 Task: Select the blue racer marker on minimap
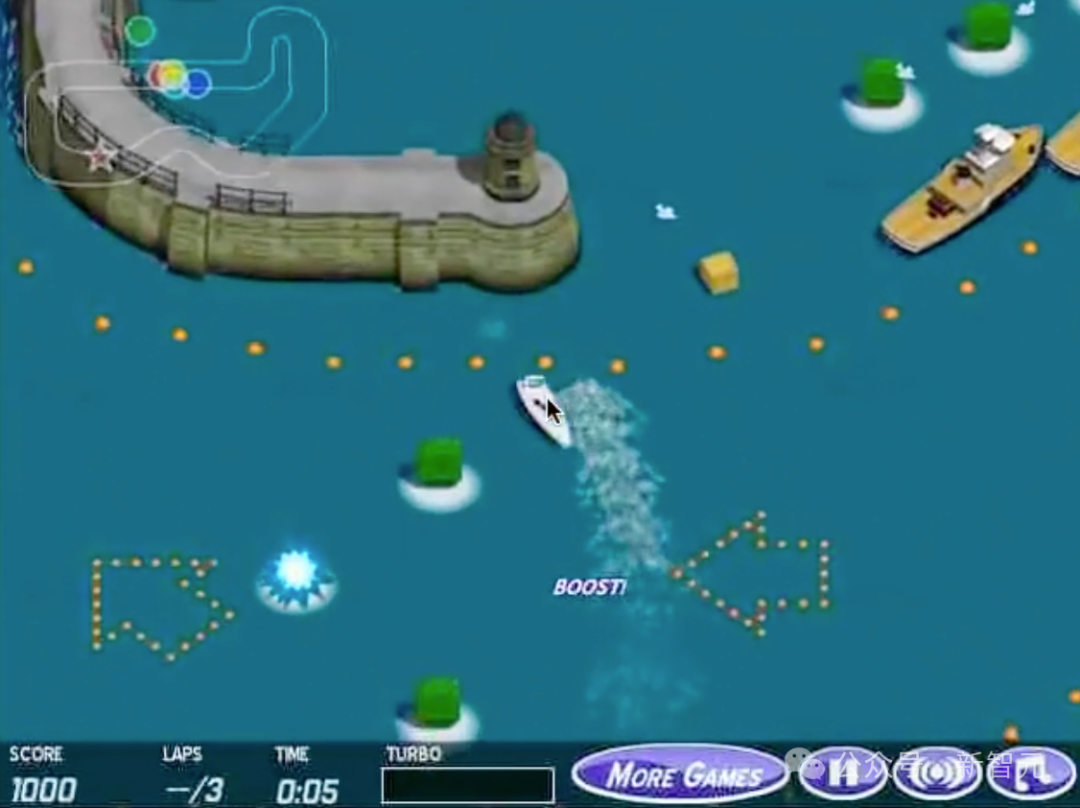(198, 84)
